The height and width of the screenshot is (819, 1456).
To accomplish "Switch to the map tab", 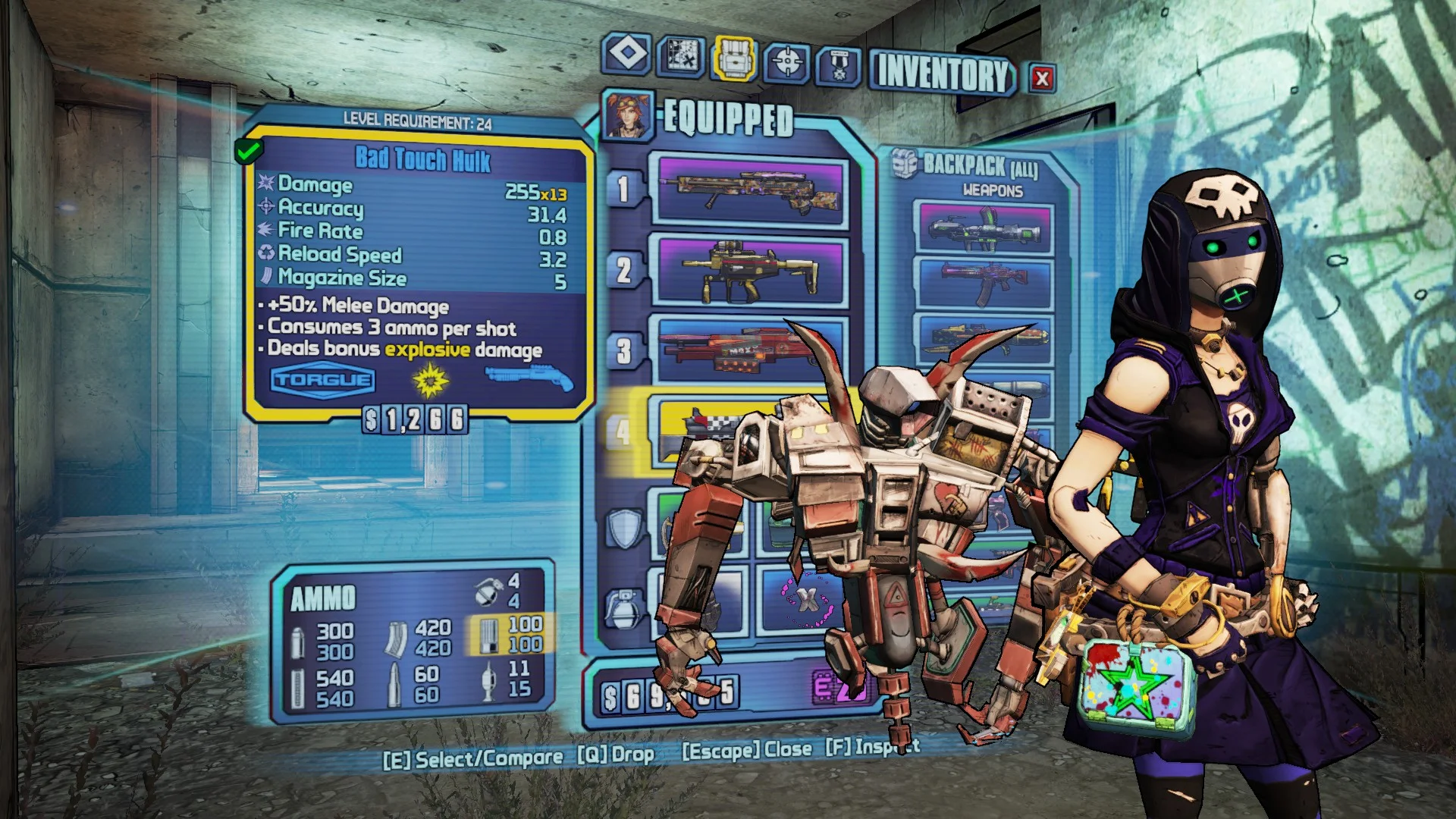I will 680,57.
